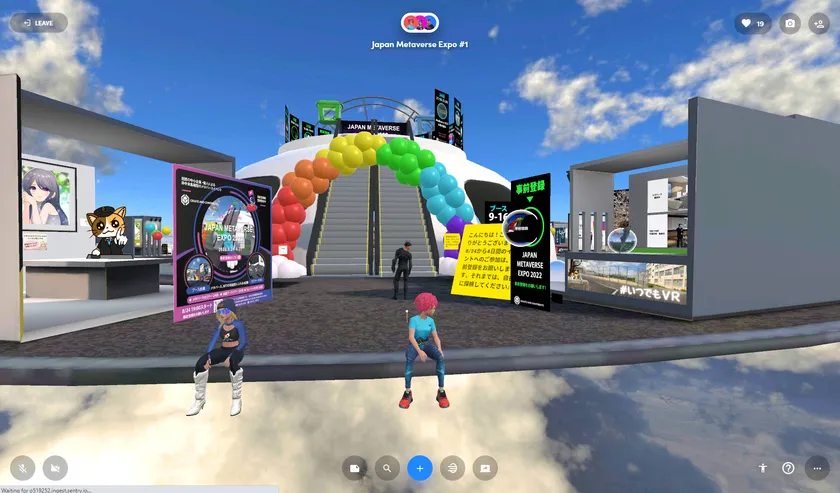Open help with the question mark button
840x493 pixels.
pyautogui.click(x=789, y=468)
